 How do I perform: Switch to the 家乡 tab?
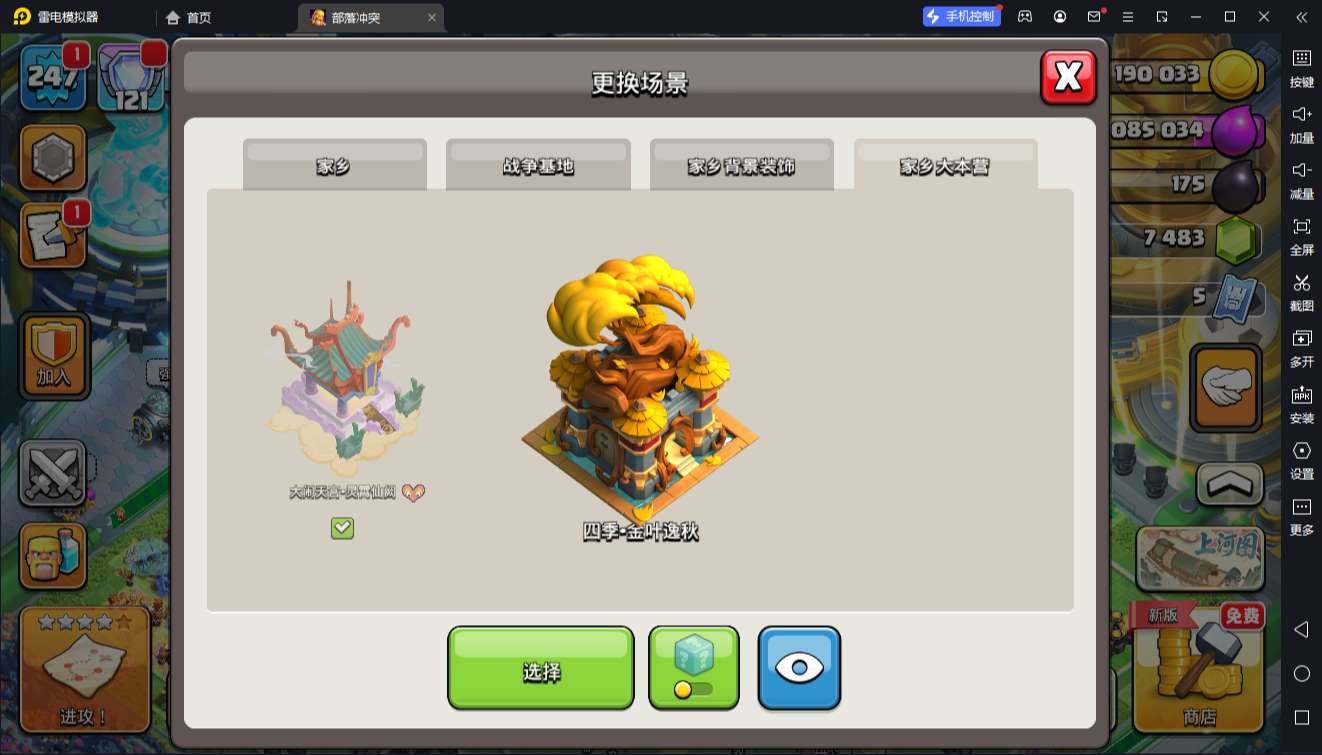334,165
